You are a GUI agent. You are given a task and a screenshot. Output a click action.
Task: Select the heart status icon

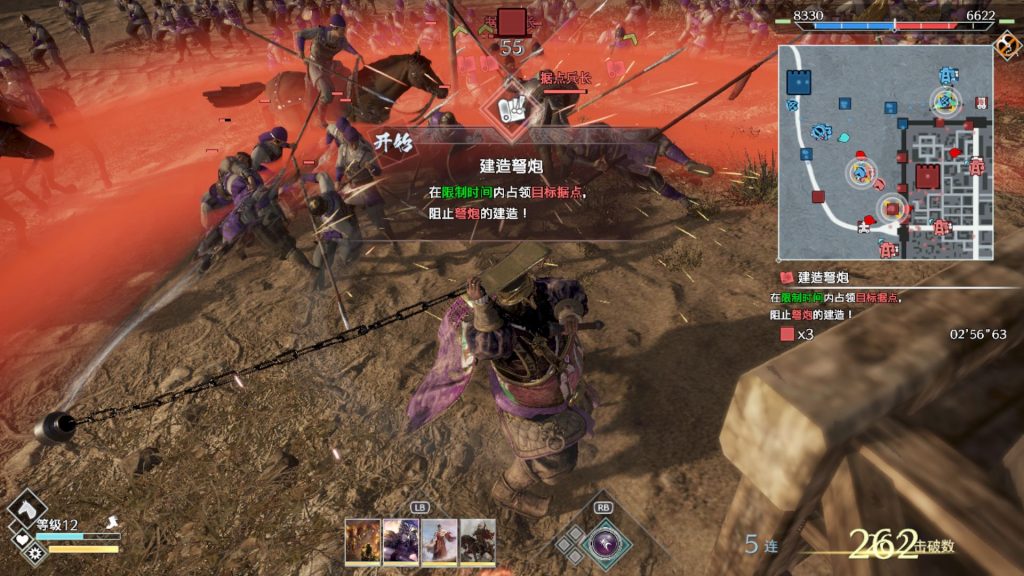click(23, 540)
